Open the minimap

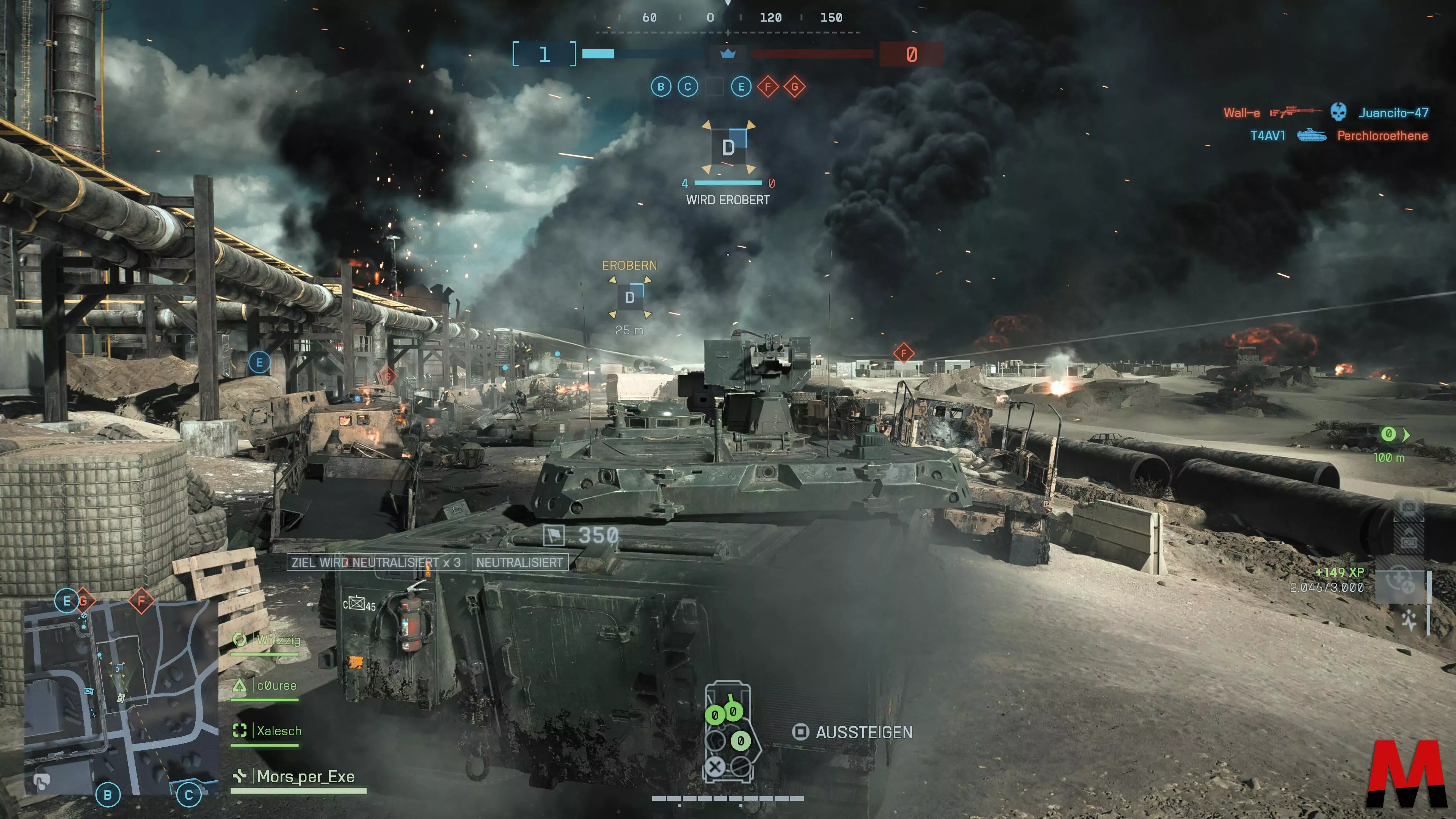tap(121, 697)
